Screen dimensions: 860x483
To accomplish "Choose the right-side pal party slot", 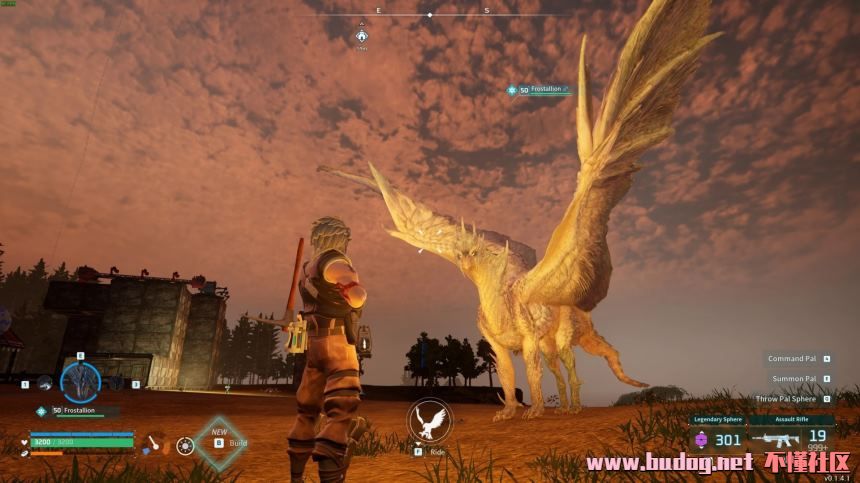I will [117, 382].
